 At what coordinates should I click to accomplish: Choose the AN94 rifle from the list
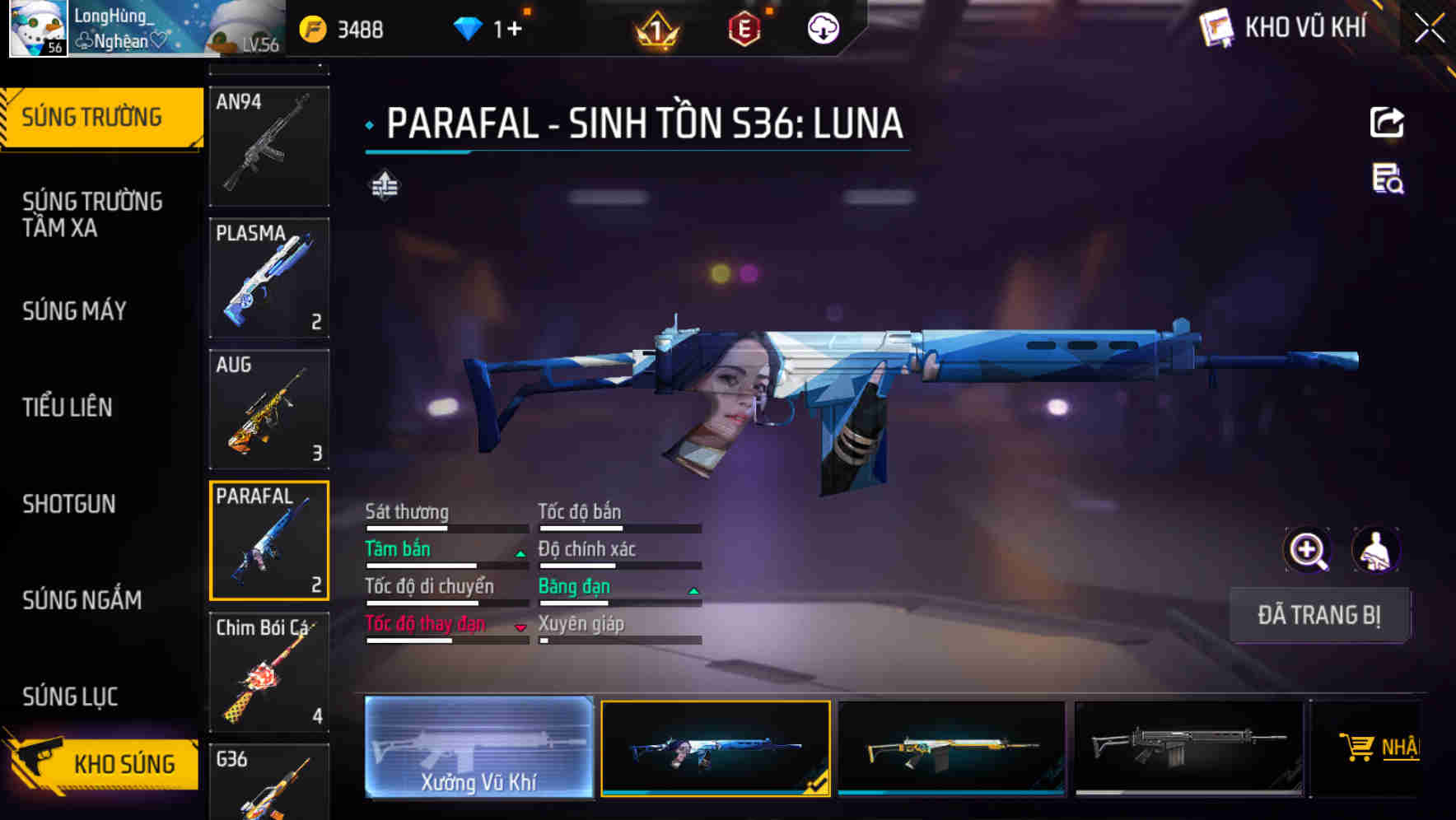(269, 146)
